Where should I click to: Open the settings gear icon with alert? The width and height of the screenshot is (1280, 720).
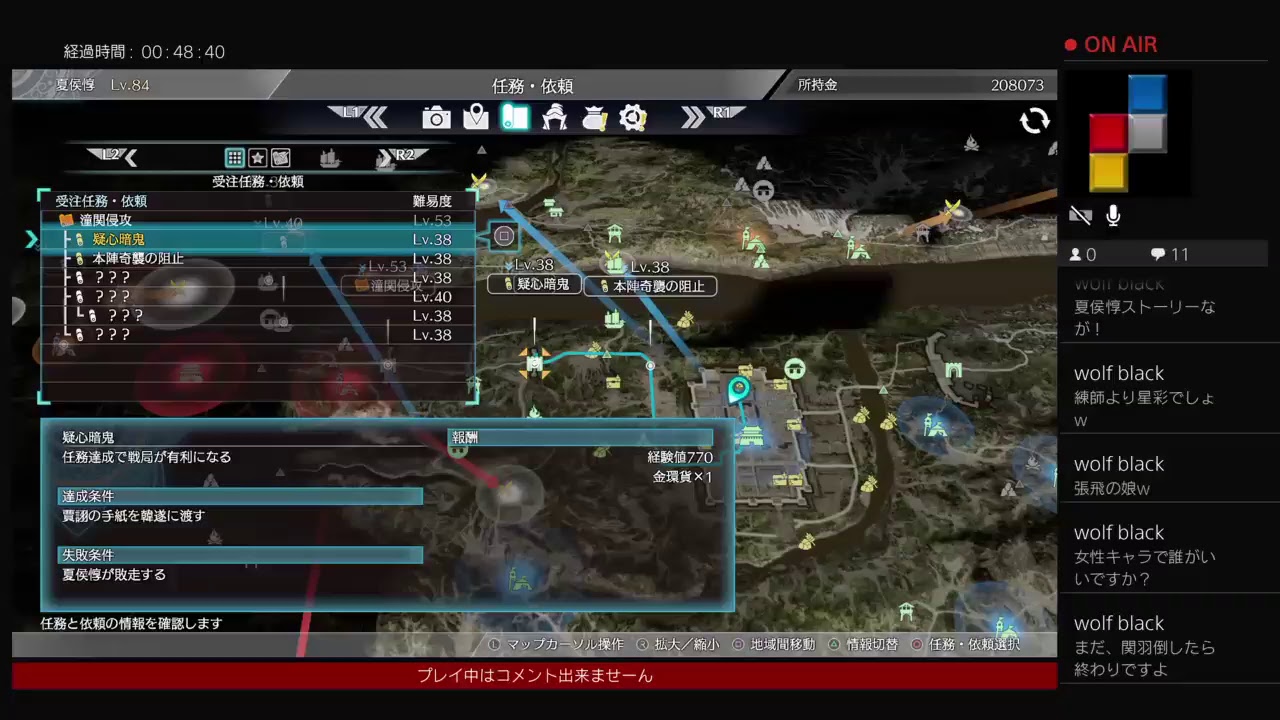click(x=632, y=118)
